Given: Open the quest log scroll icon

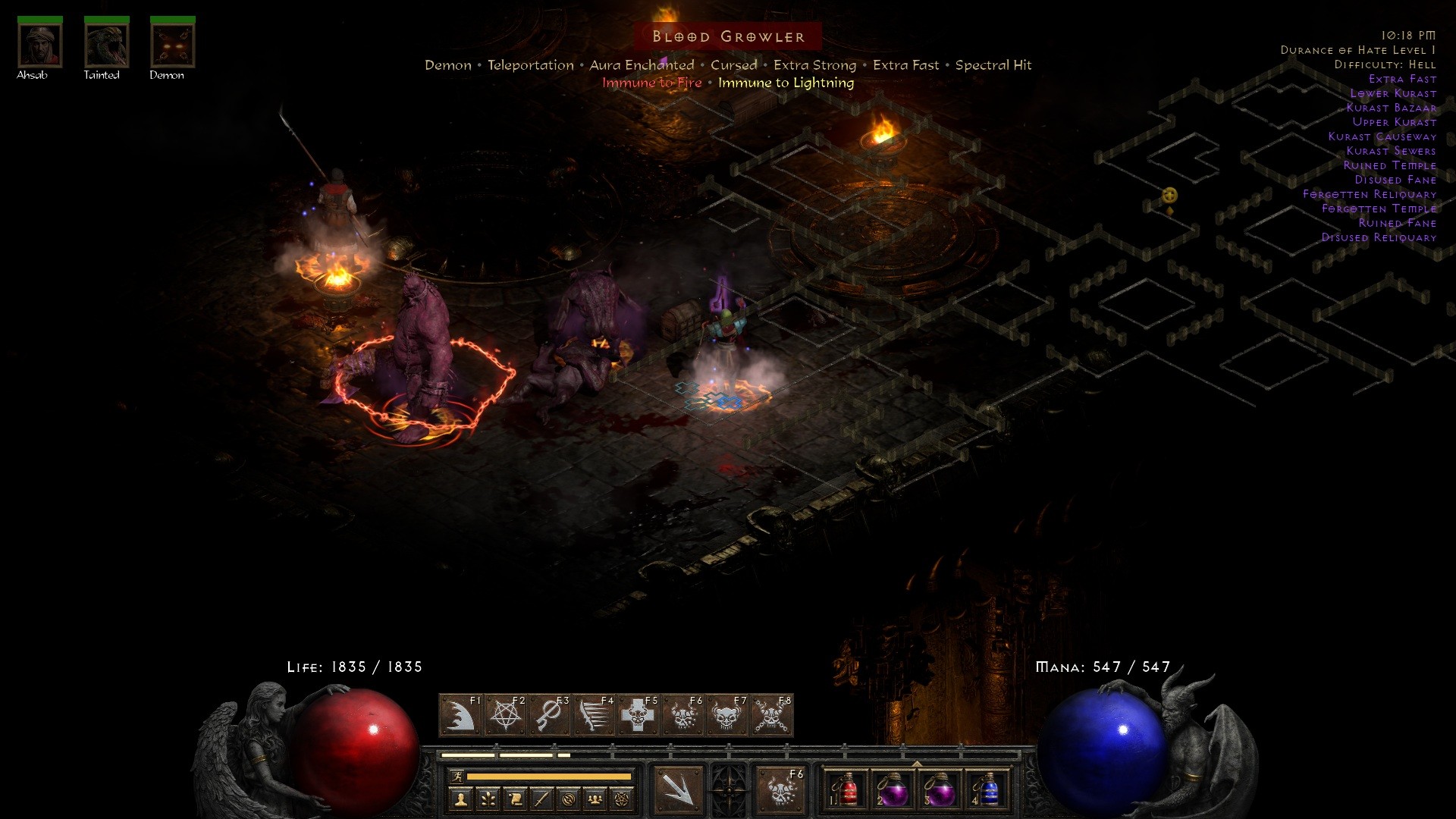Looking at the screenshot, I should 516,799.
